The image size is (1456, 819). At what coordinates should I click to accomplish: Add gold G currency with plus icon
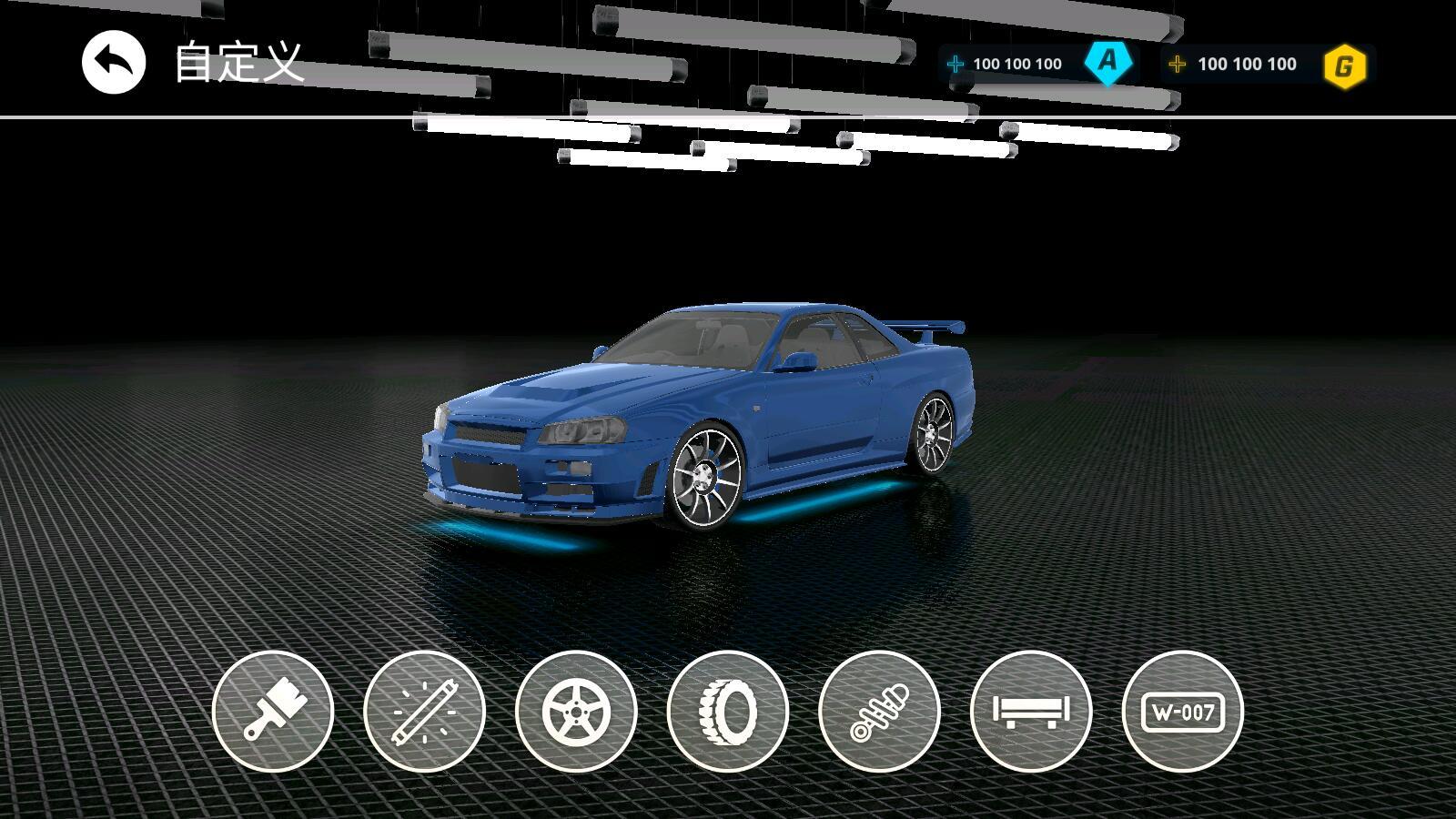(x=1177, y=64)
